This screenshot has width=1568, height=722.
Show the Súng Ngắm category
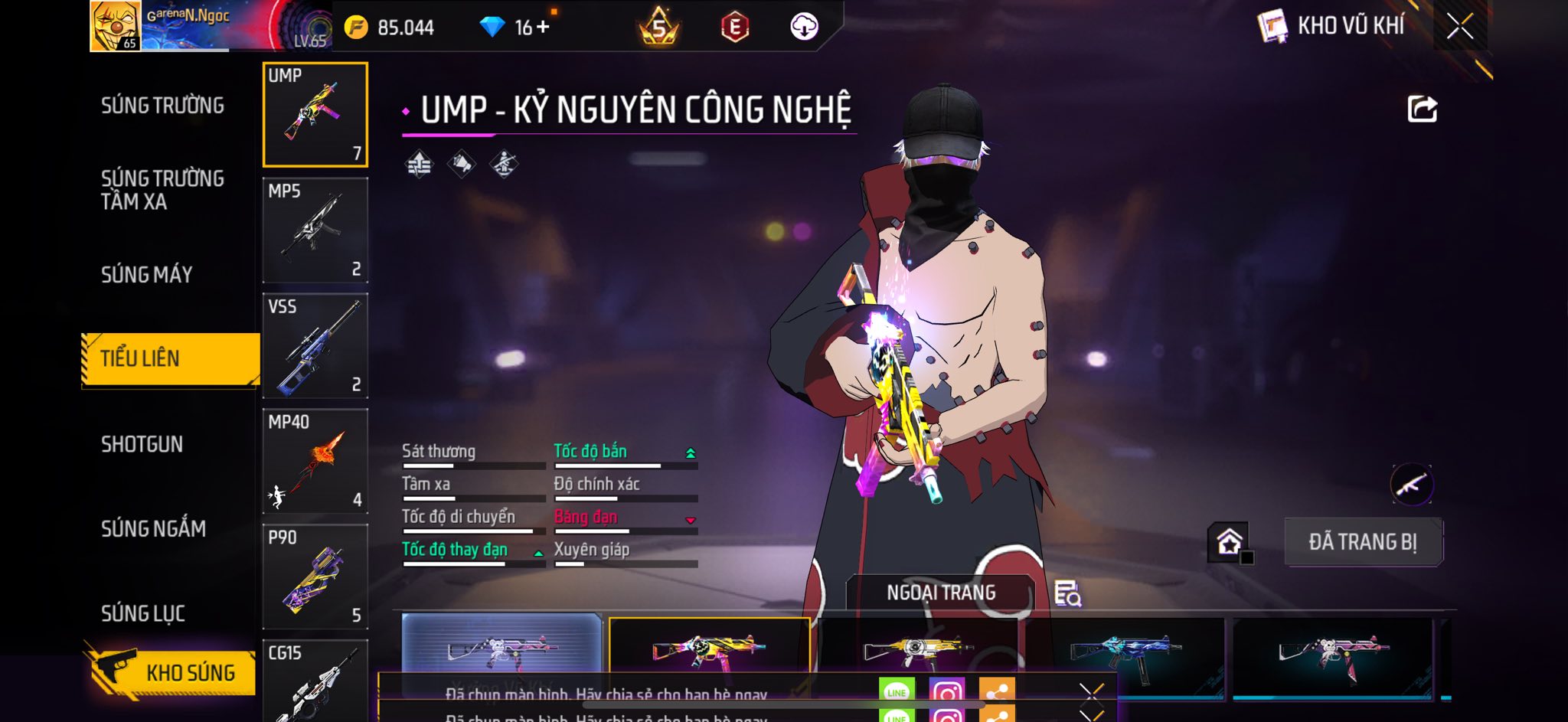click(153, 528)
